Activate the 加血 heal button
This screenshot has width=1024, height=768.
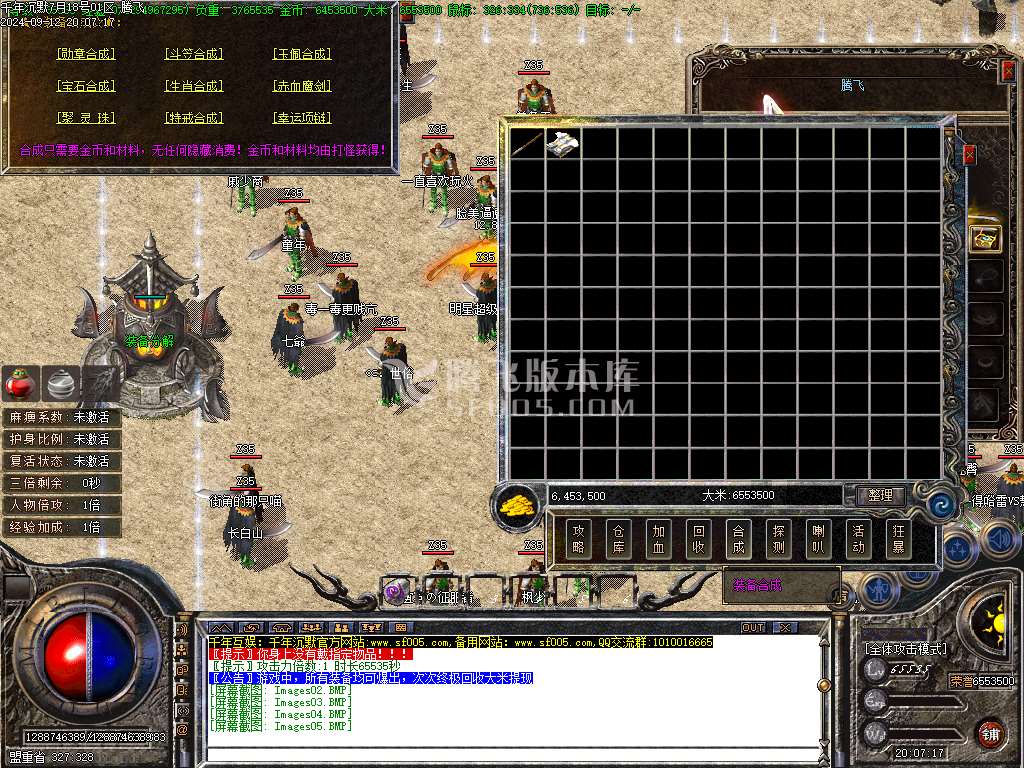(x=658, y=540)
